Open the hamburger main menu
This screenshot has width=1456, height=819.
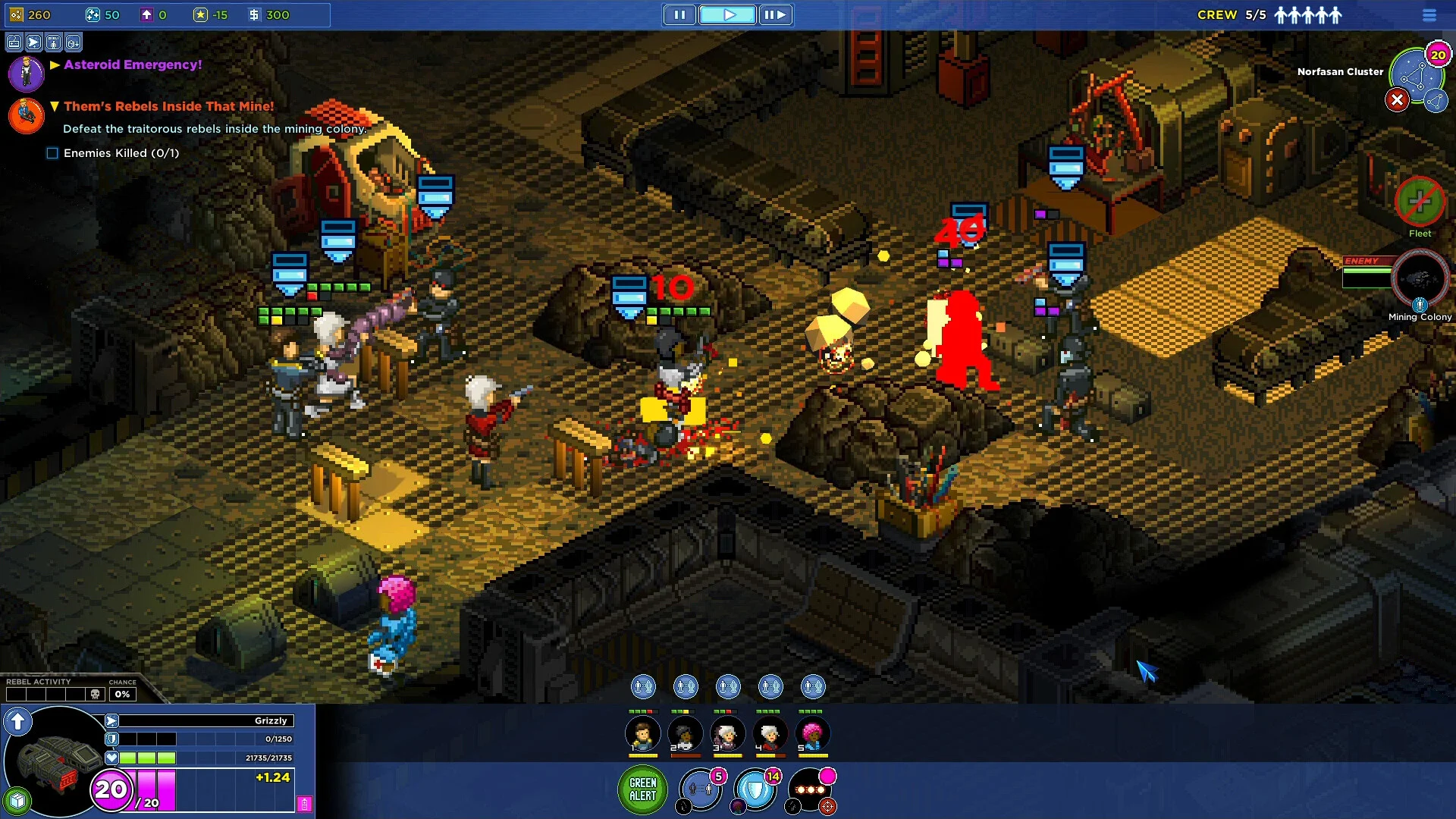tap(1429, 15)
